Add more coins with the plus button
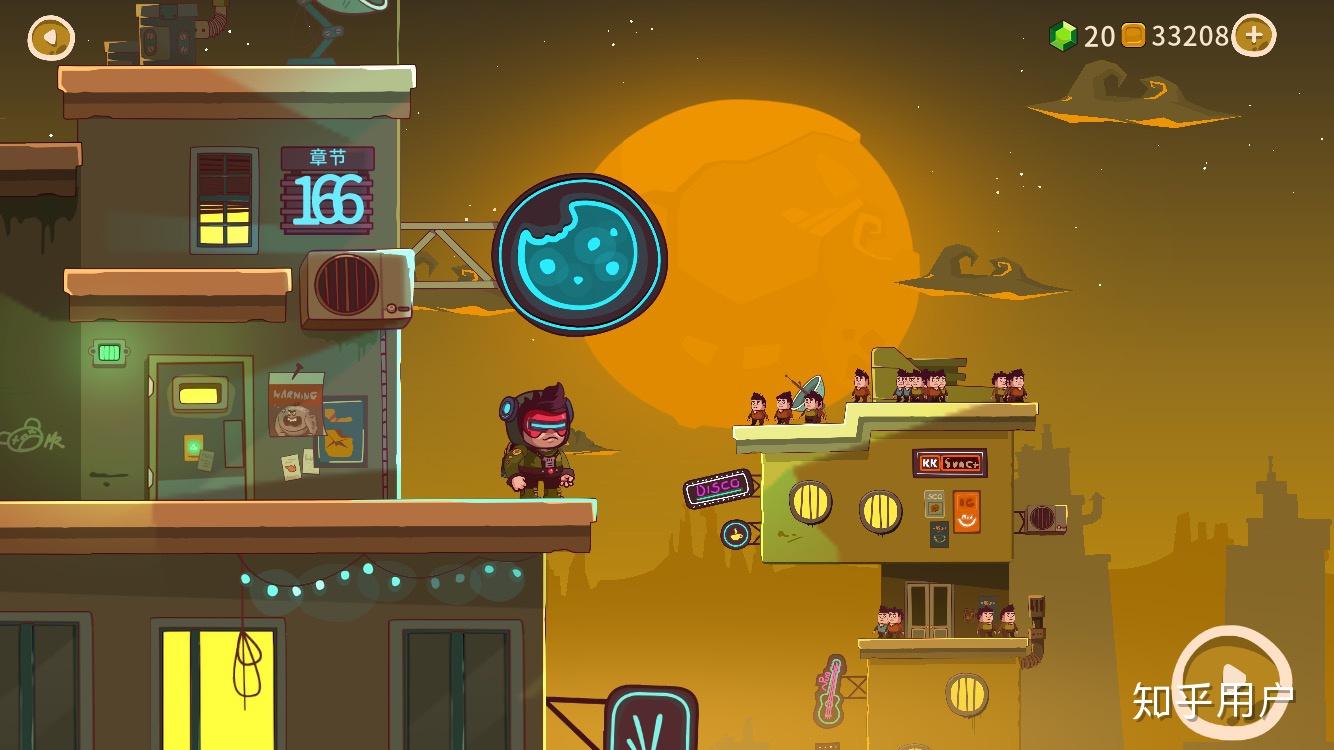The image size is (1334, 750). [1254, 36]
